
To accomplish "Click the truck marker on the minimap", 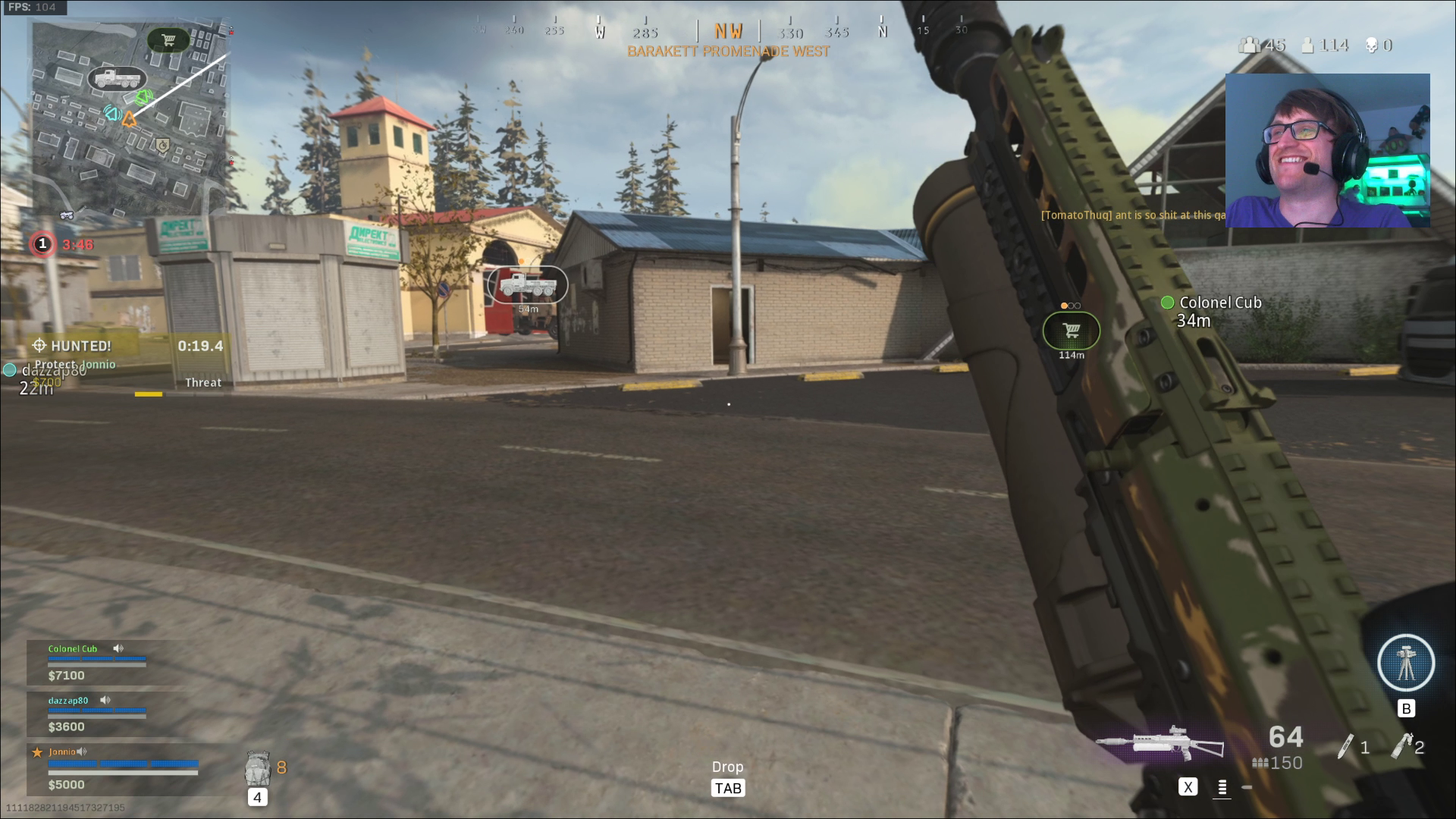I will (x=117, y=79).
